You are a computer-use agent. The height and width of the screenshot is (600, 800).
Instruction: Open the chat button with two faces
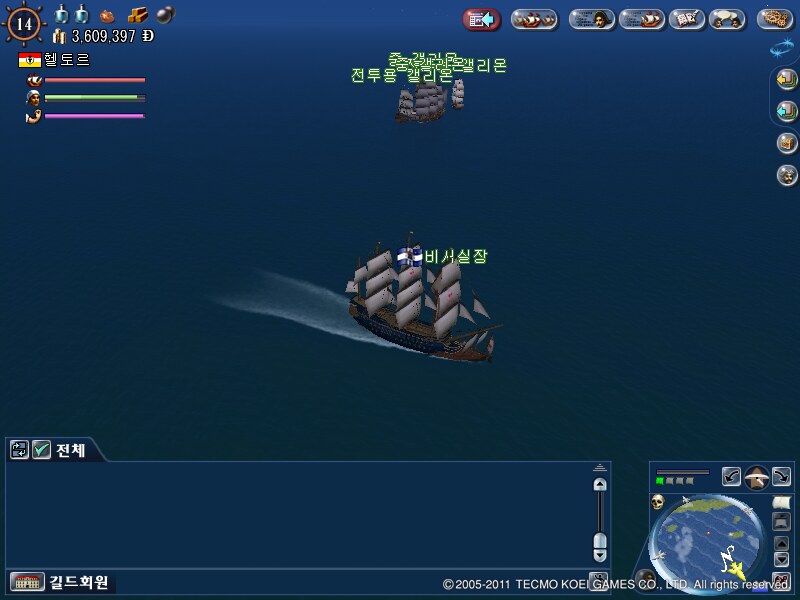(x=726, y=19)
